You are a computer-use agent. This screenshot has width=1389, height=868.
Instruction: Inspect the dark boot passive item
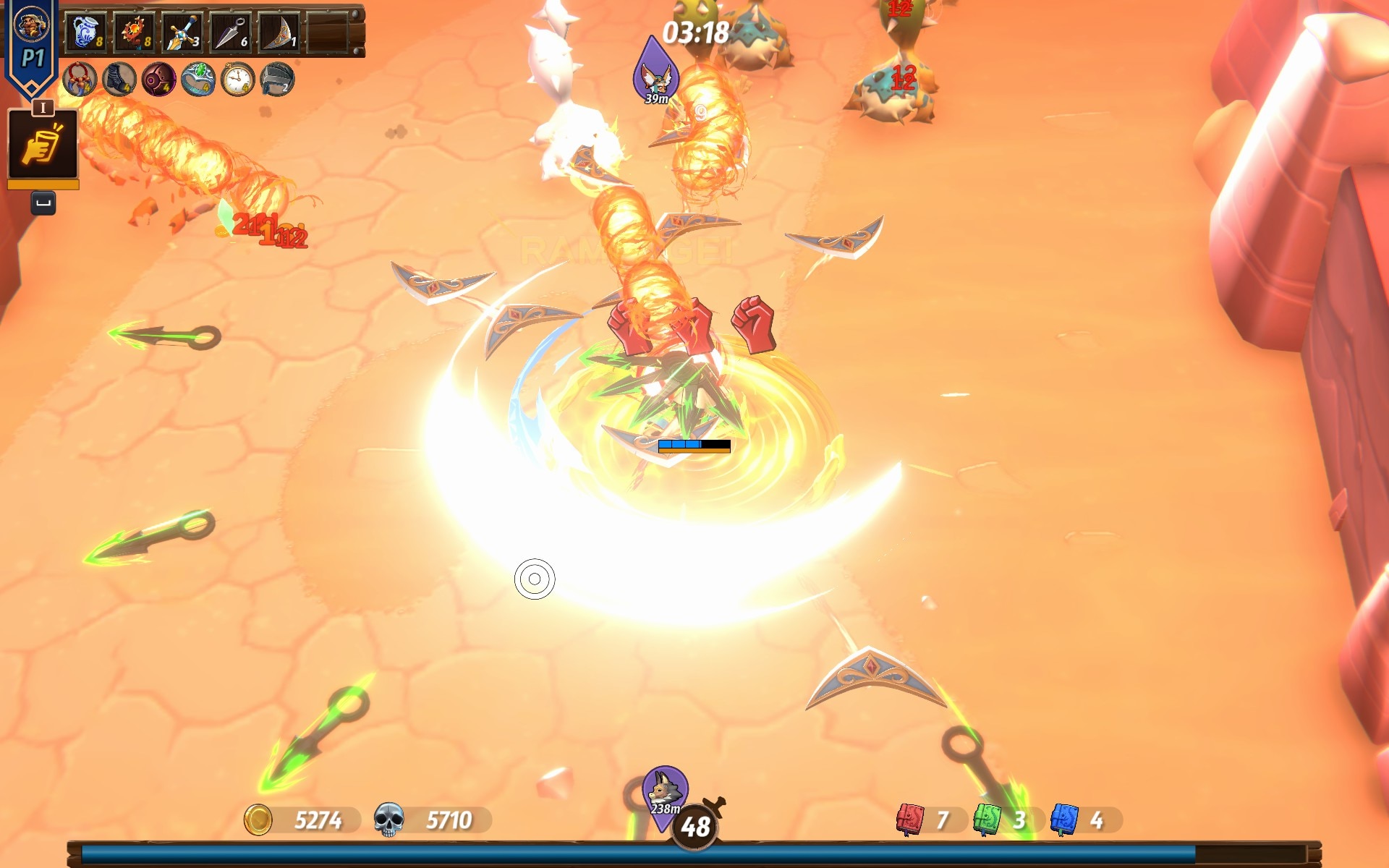coord(119,80)
